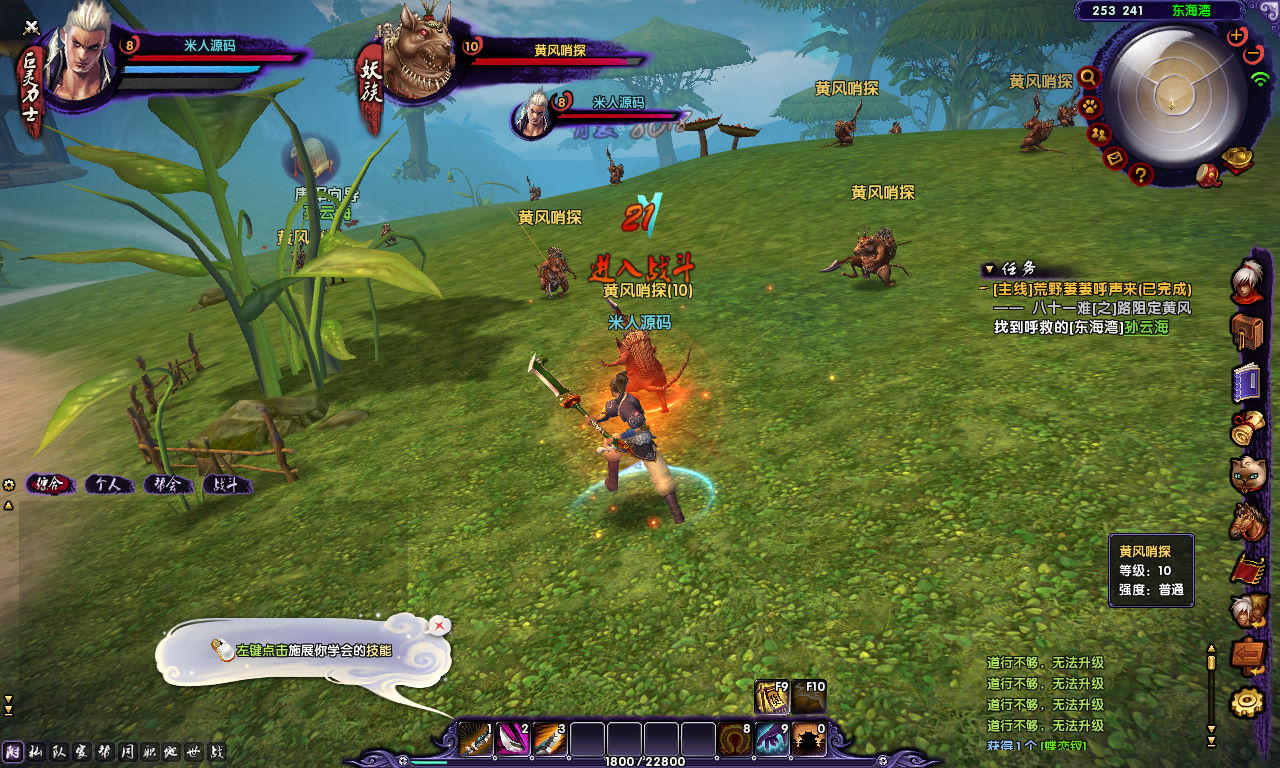Open the paw print pet icon
Viewport: 1280px width, 768px height.
click(1090, 106)
